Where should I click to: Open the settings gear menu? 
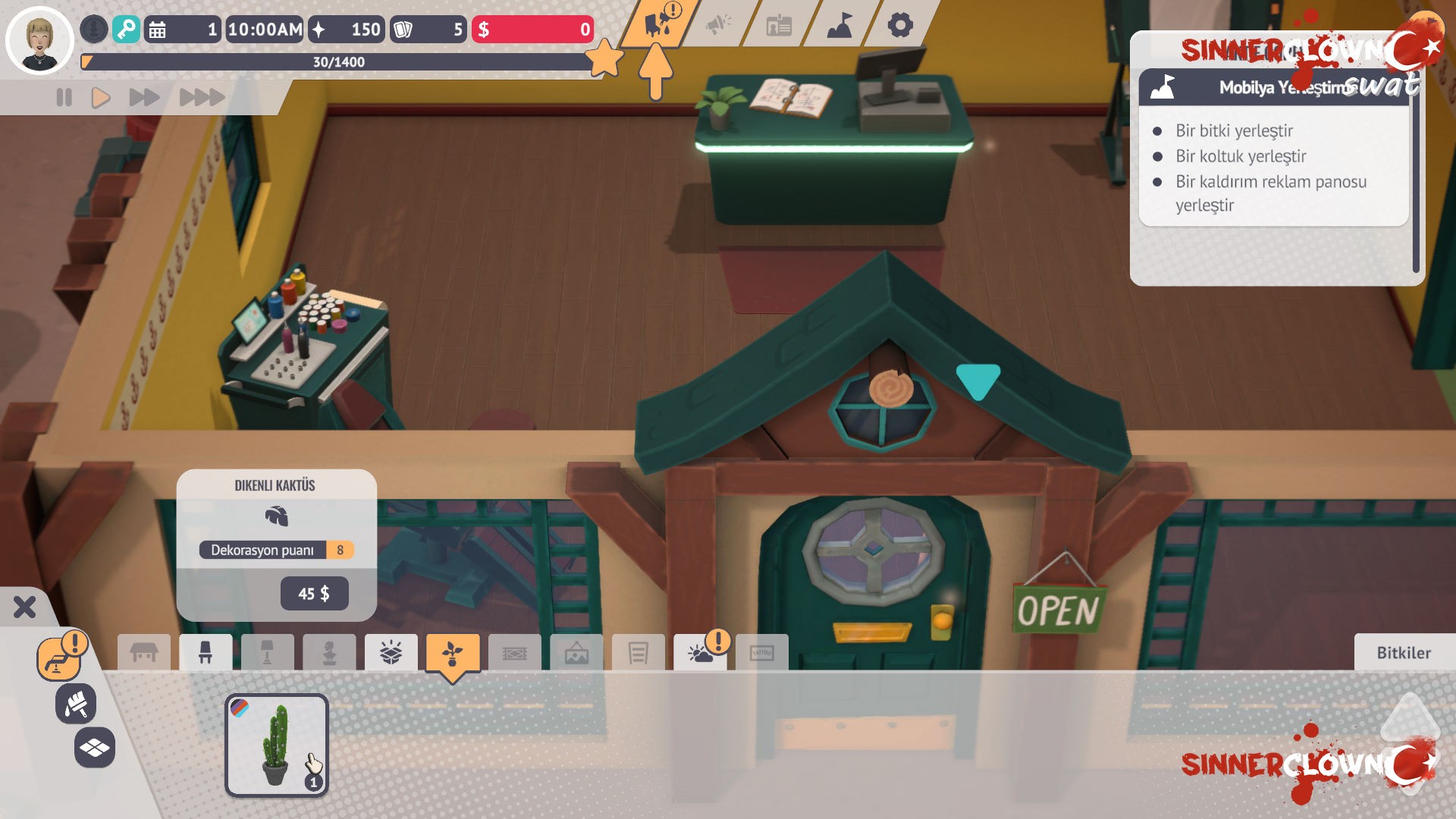click(x=901, y=25)
